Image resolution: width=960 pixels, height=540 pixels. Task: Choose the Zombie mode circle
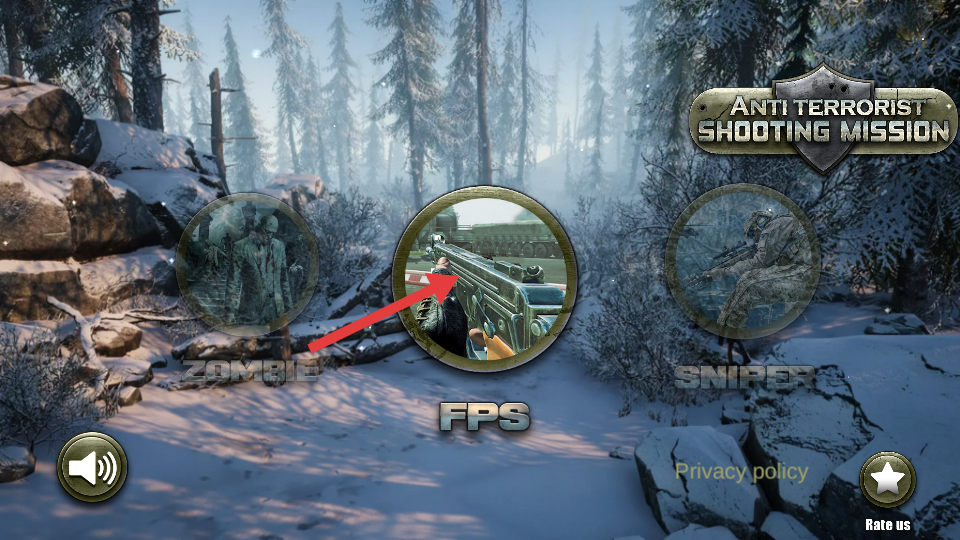click(x=246, y=265)
